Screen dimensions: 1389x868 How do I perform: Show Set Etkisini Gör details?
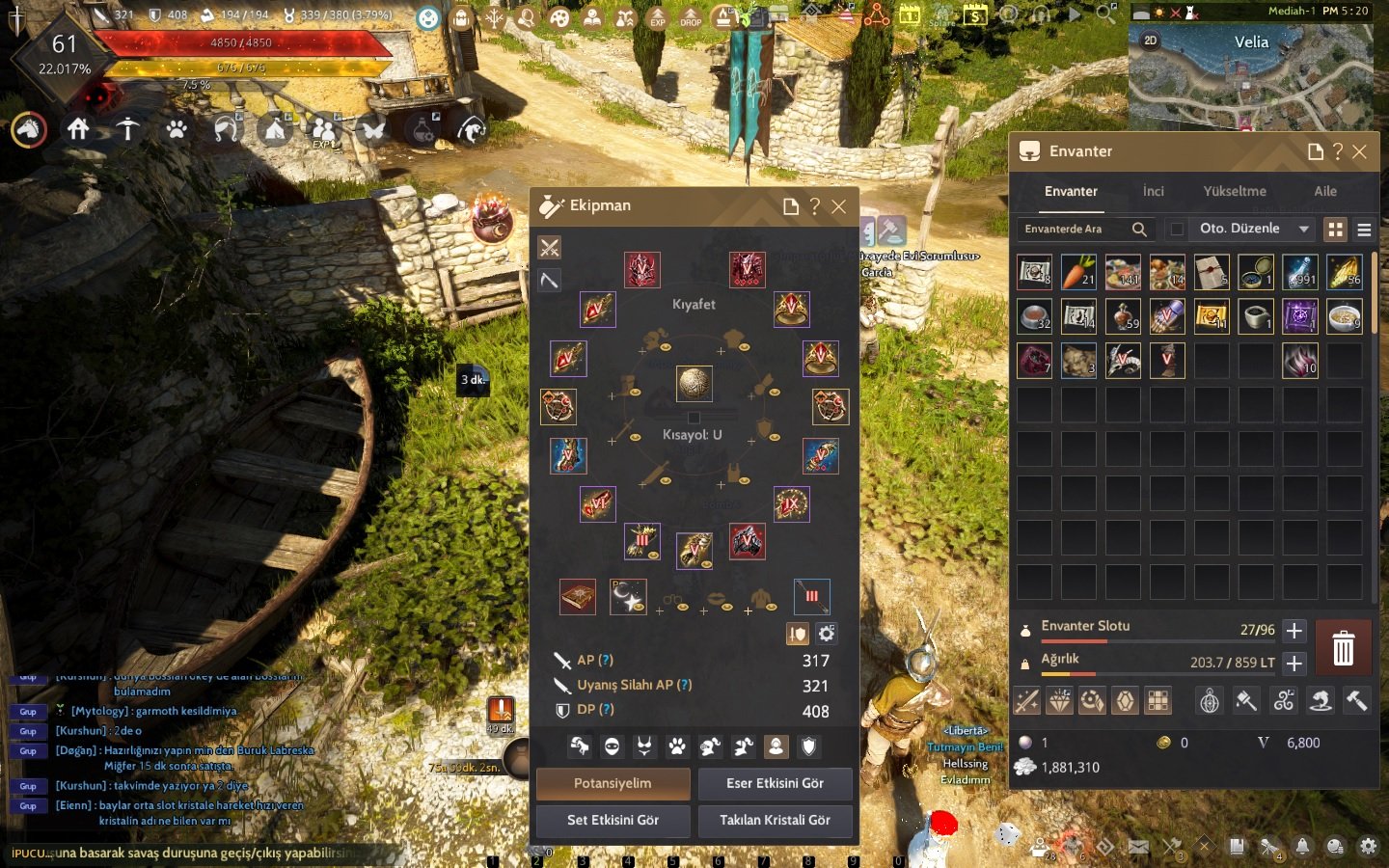tap(613, 820)
